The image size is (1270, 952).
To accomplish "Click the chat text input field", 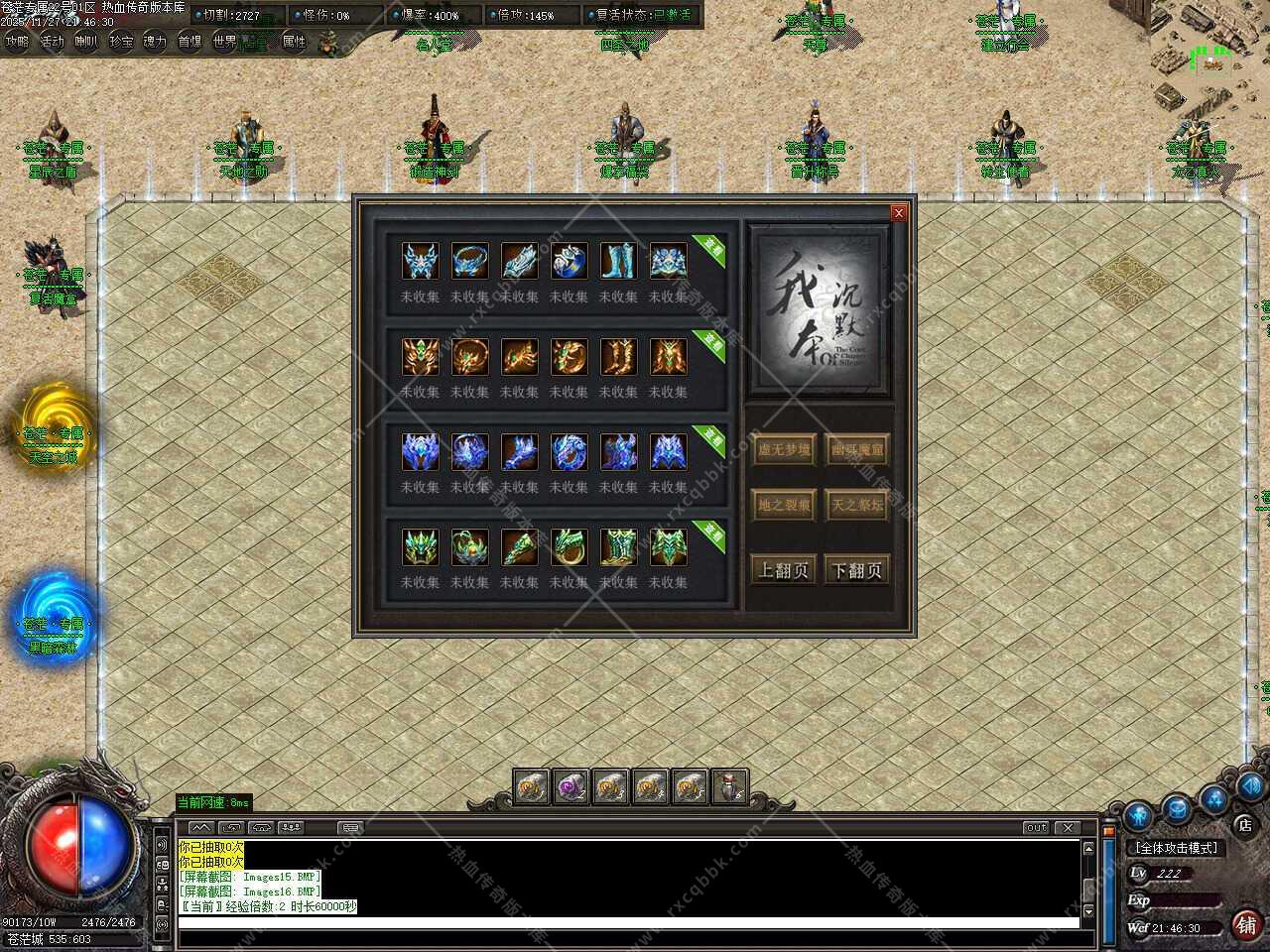I will click(625, 923).
